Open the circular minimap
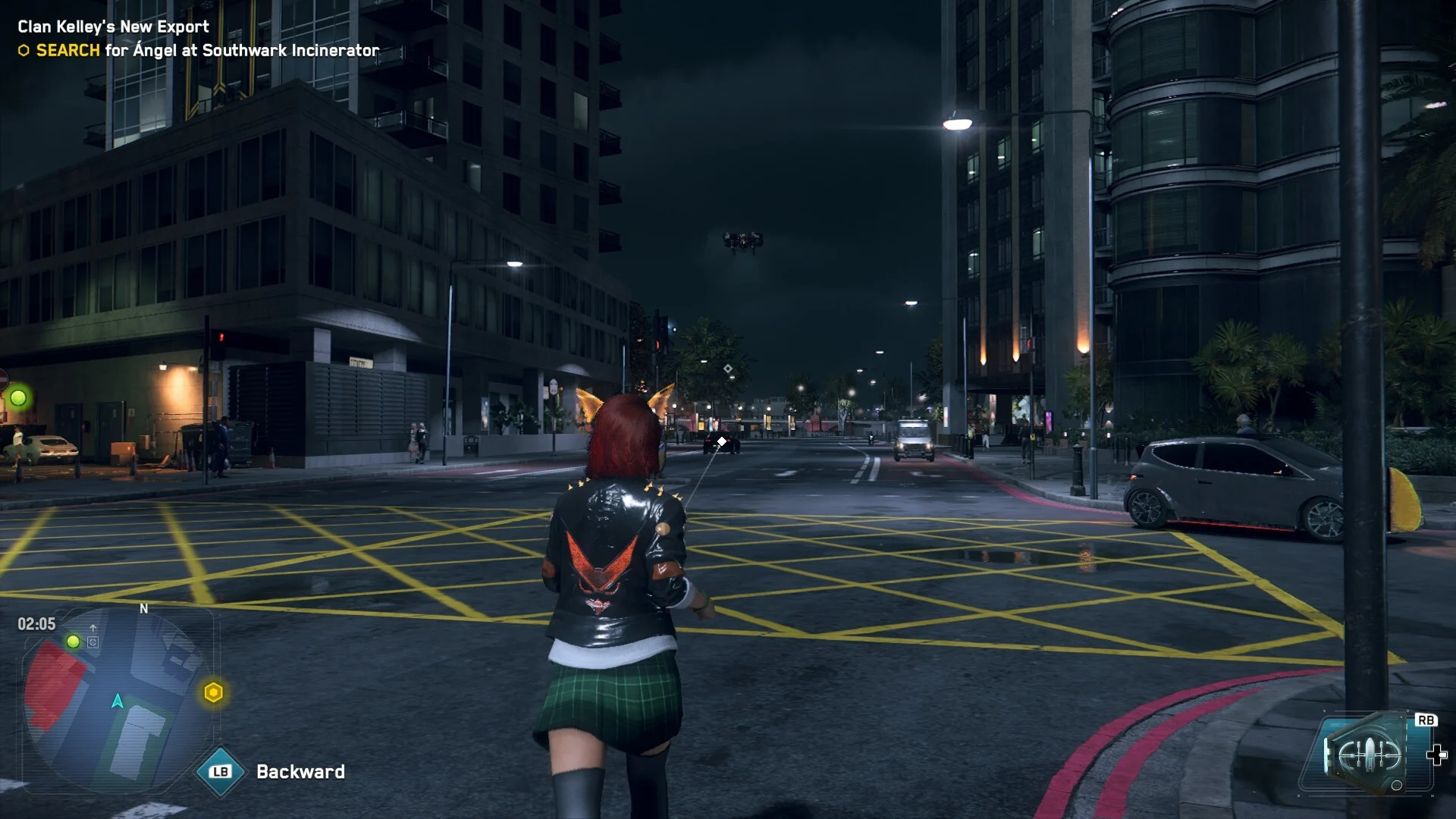Viewport: 1456px width, 819px height. click(118, 699)
